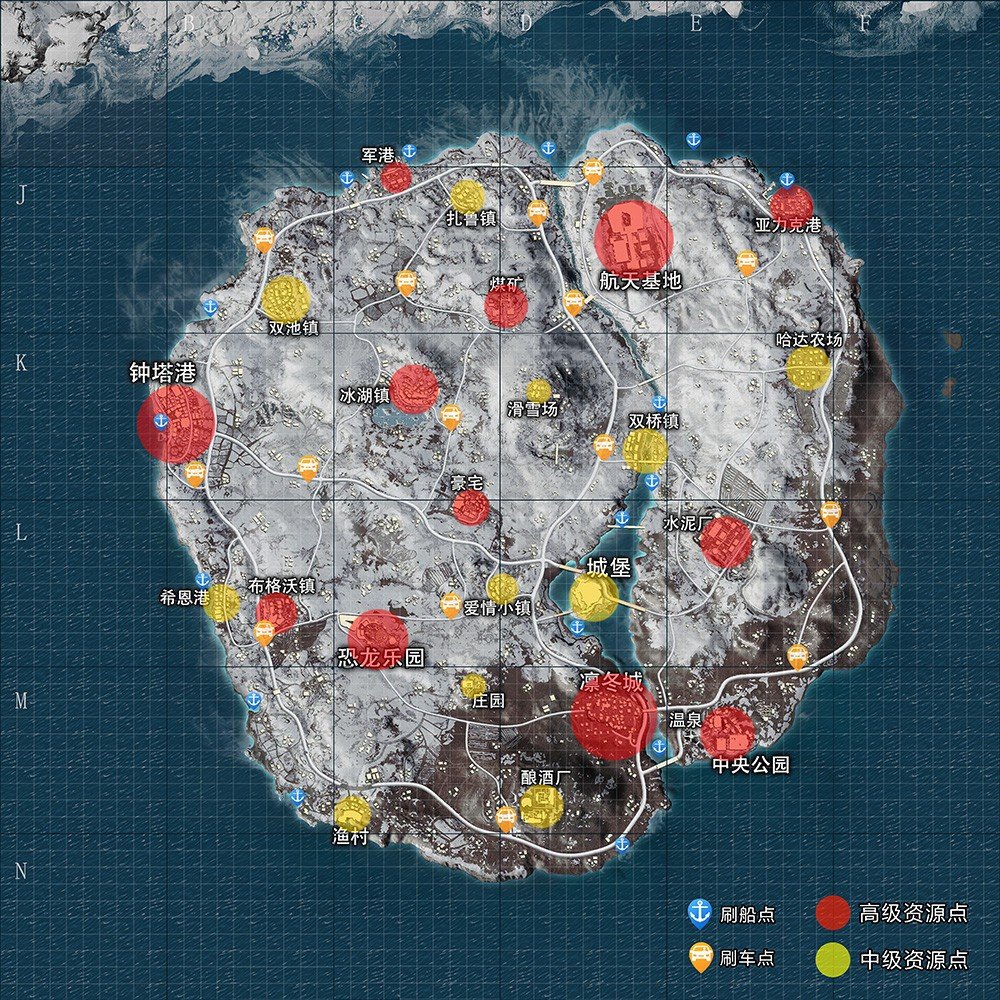
Task: Click the 中央公园 red resource circle
Action: pyautogui.click(x=727, y=732)
